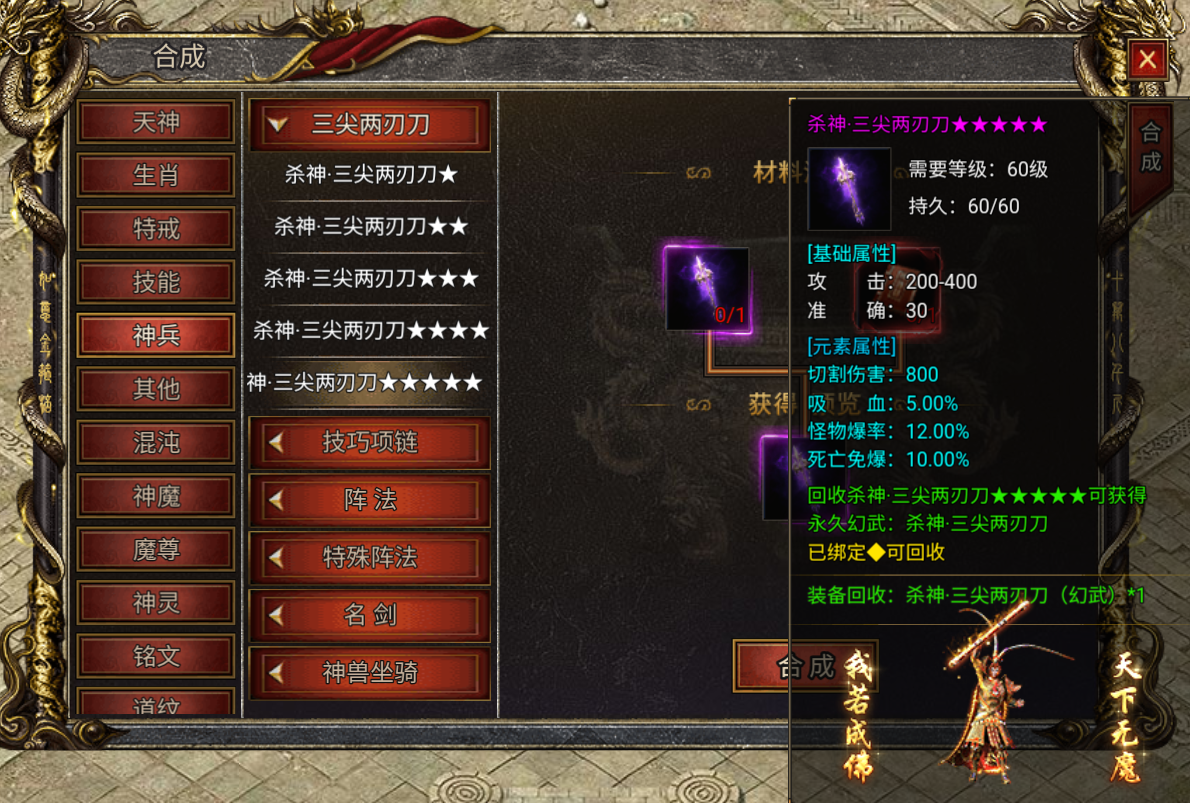This screenshot has width=1190, height=803.
Task: Open the 混沌 category
Action: pyautogui.click(x=156, y=442)
